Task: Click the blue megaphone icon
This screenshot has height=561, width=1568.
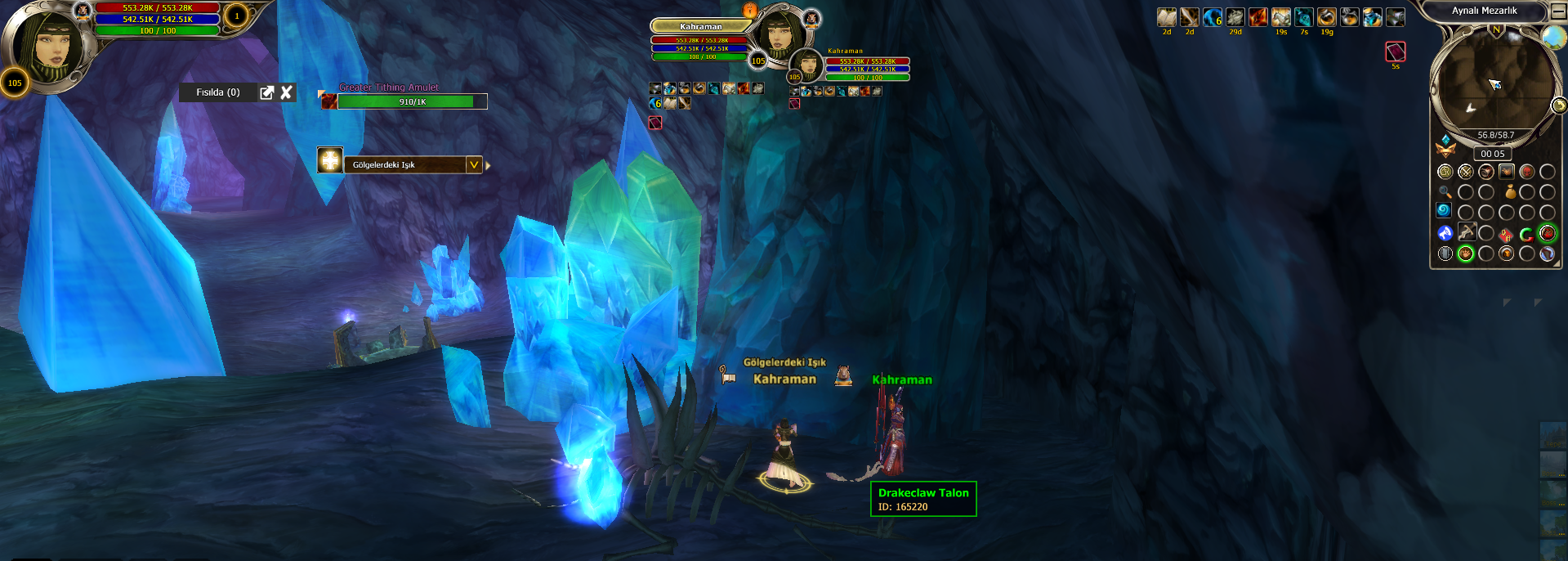Action: pos(1445,233)
